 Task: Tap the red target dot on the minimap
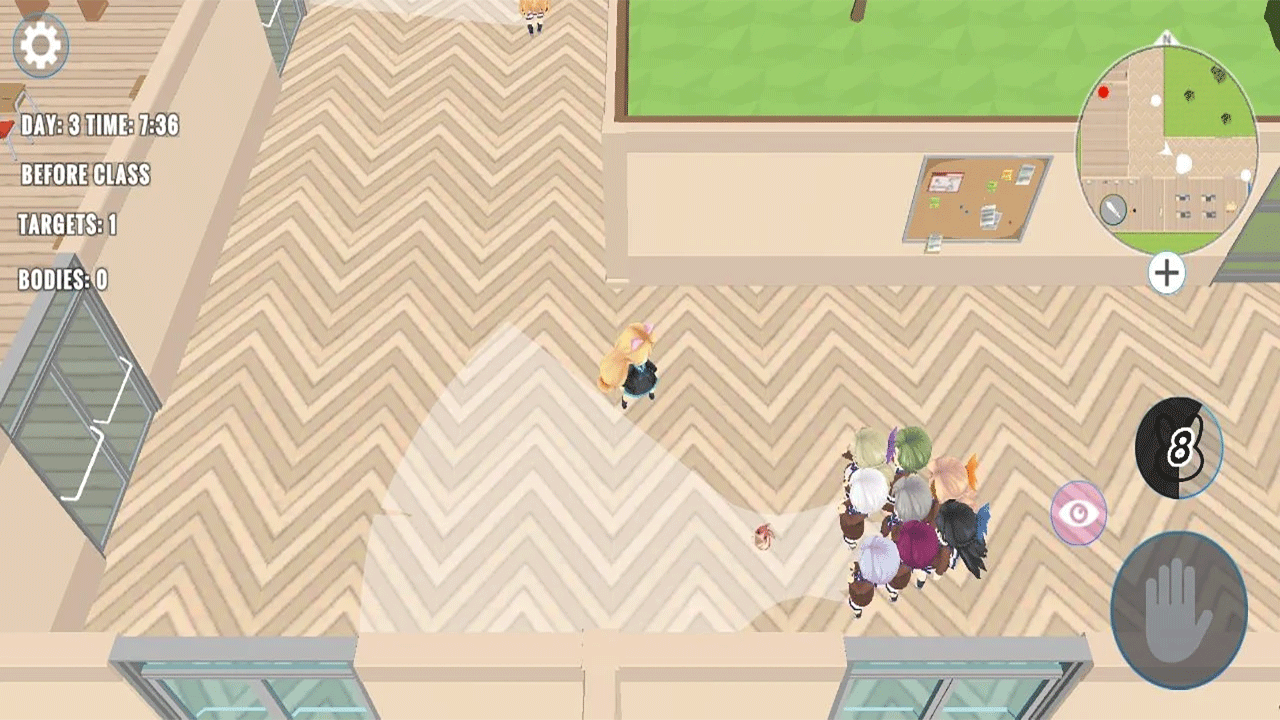(x=1101, y=92)
